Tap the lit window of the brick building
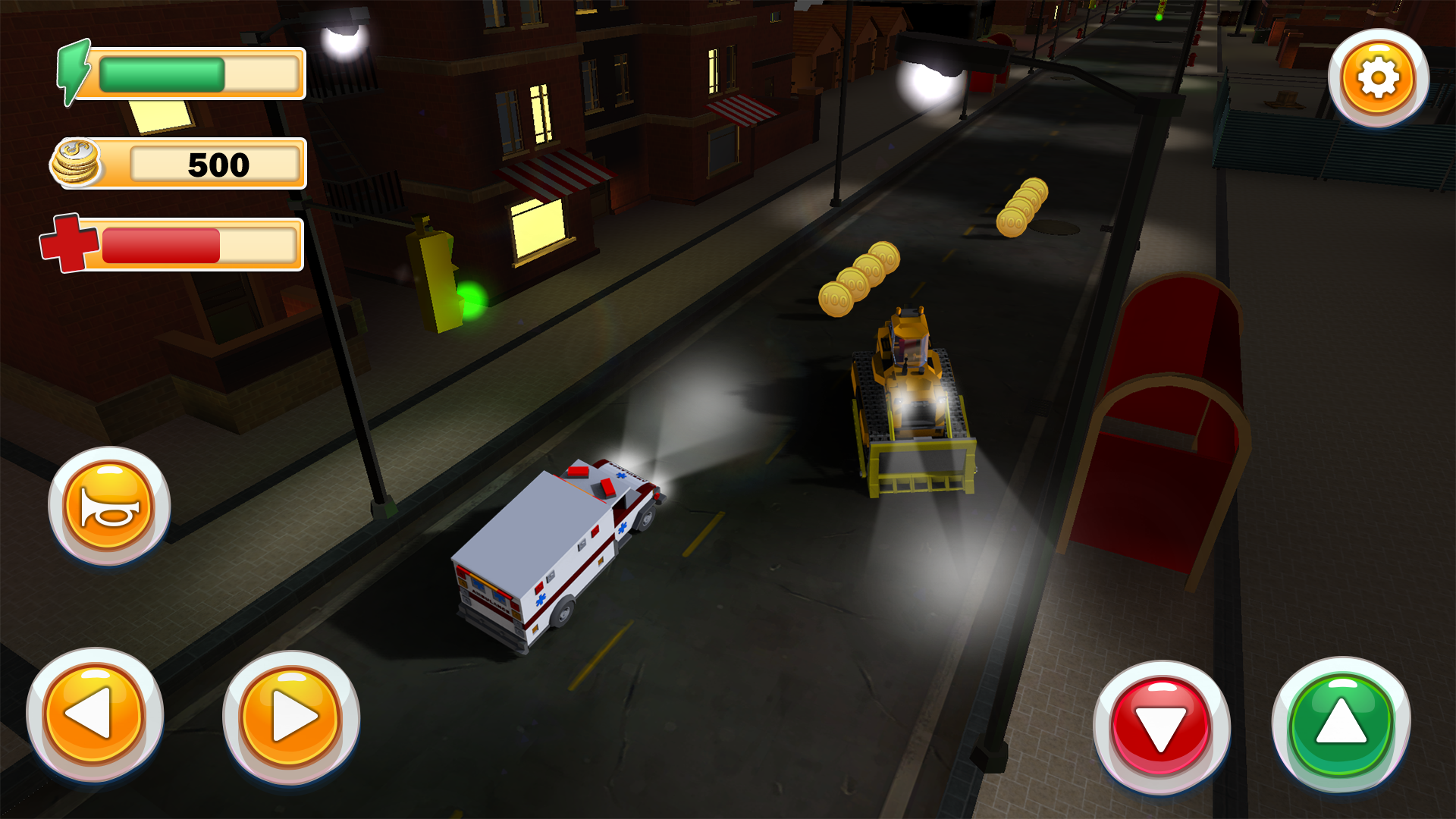The width and height of the screenshot is (1456, 819). 538,227
